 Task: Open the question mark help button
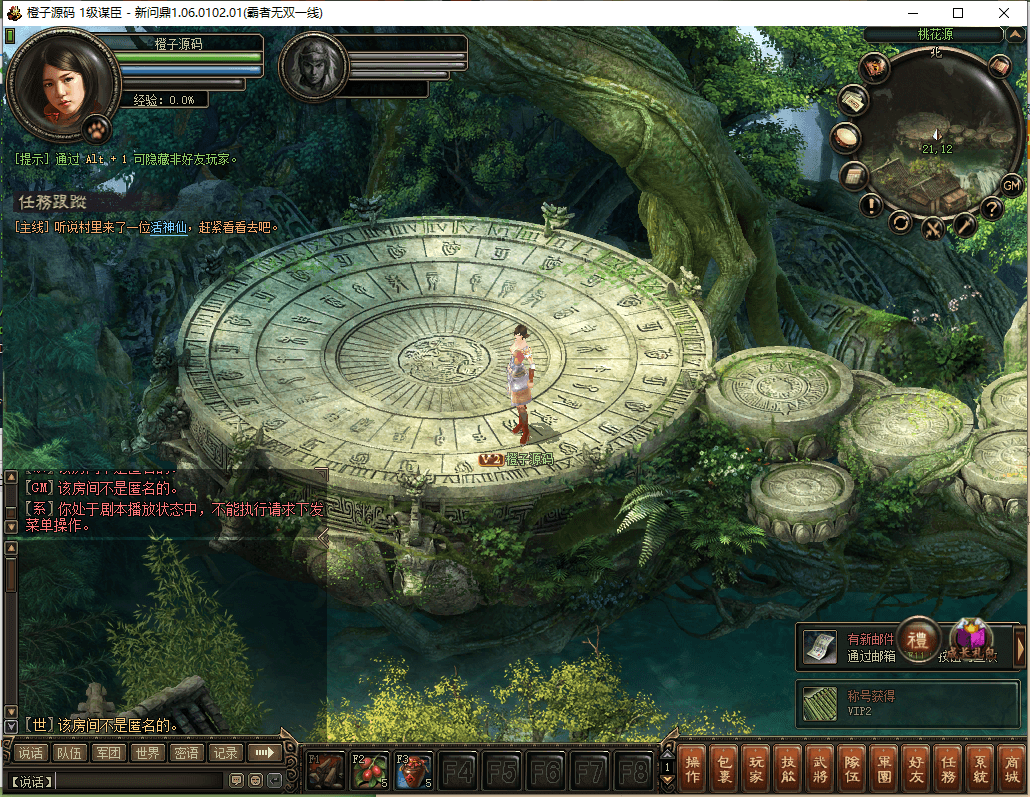991,209
